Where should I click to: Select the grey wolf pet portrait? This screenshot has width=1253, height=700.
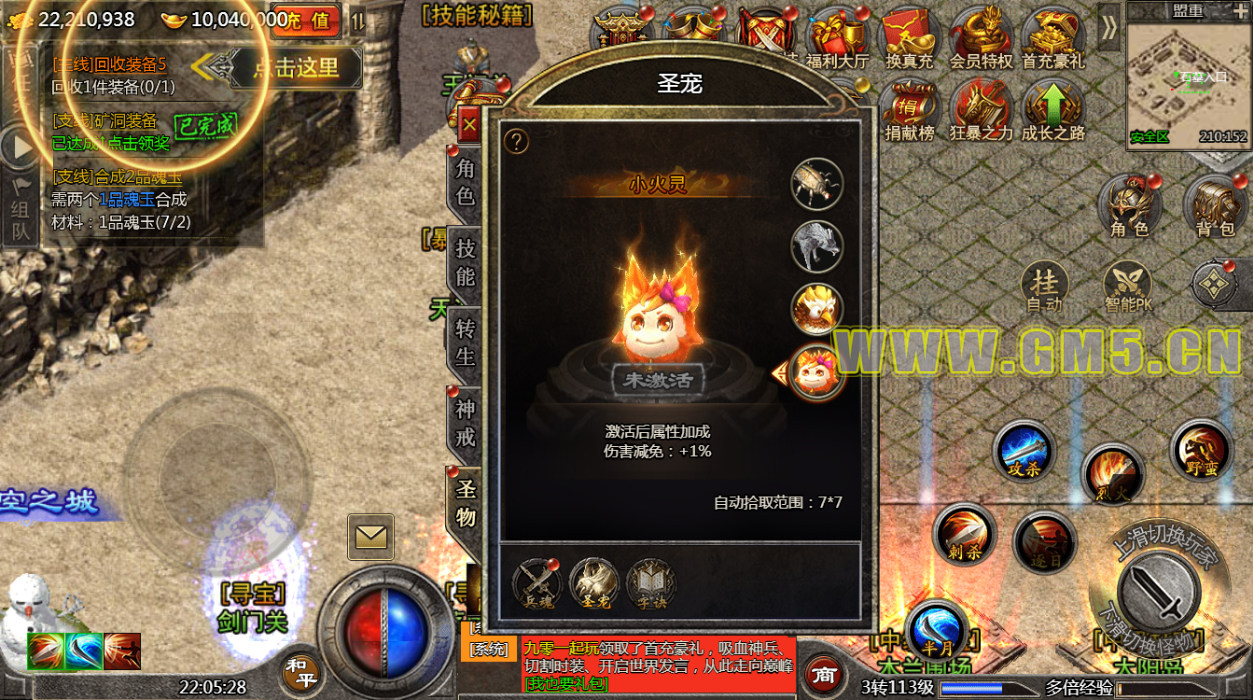[x=817, y=246]
